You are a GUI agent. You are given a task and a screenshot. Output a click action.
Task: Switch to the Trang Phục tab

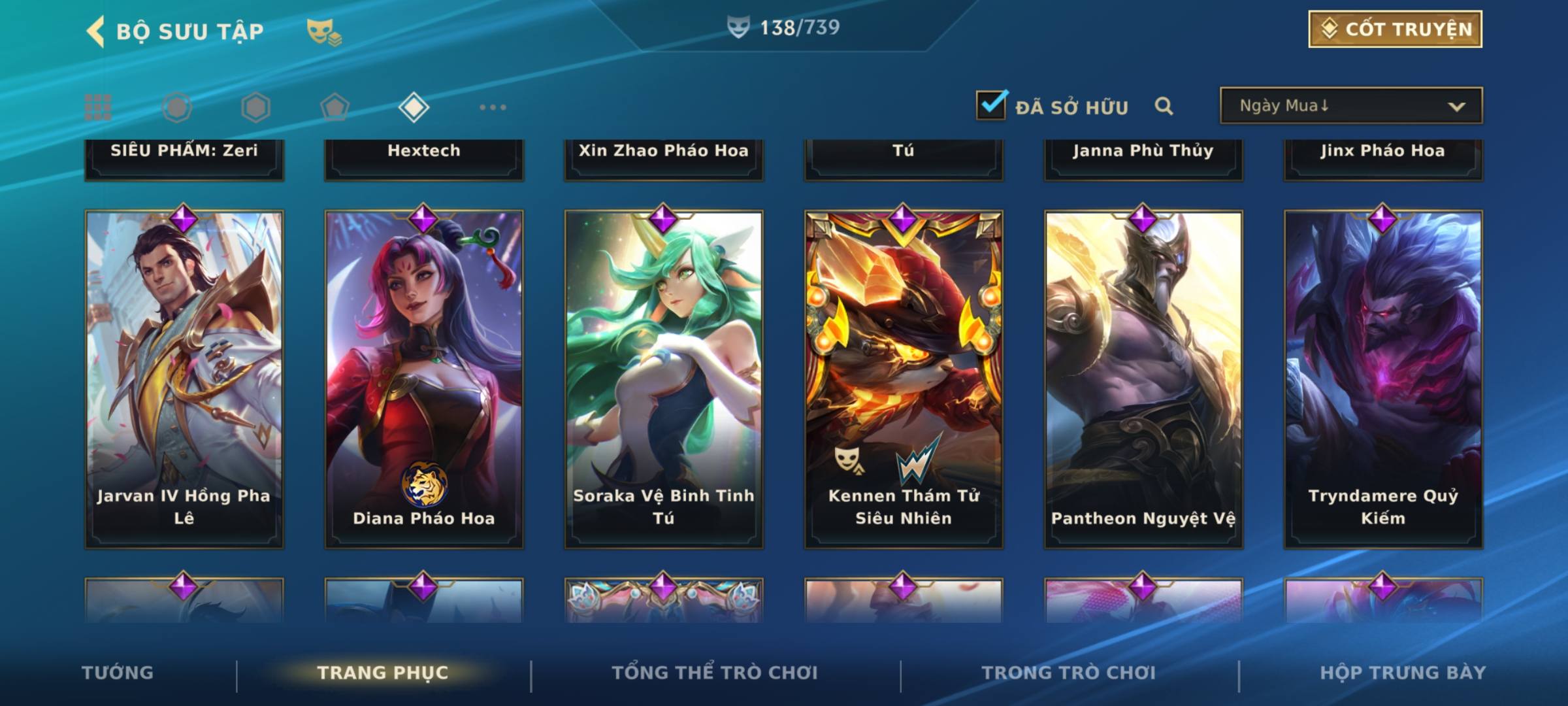[x=383, y=673]
